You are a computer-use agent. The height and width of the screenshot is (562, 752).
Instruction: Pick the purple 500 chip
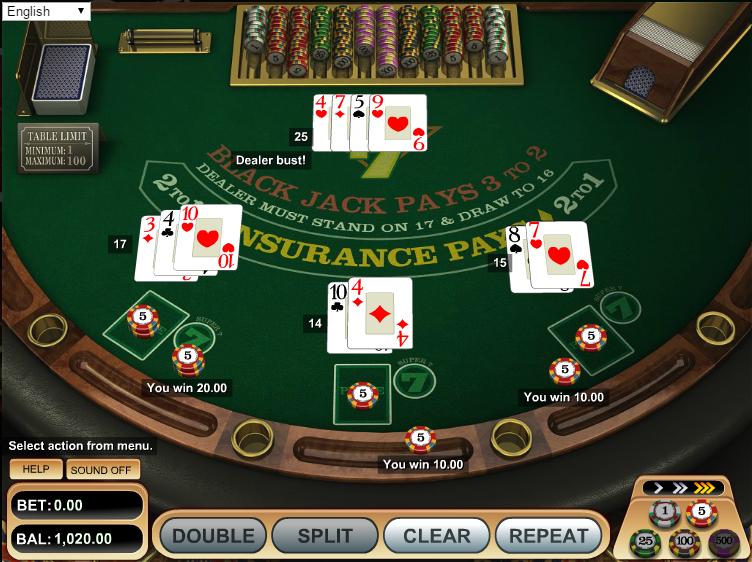click(722, 542)
